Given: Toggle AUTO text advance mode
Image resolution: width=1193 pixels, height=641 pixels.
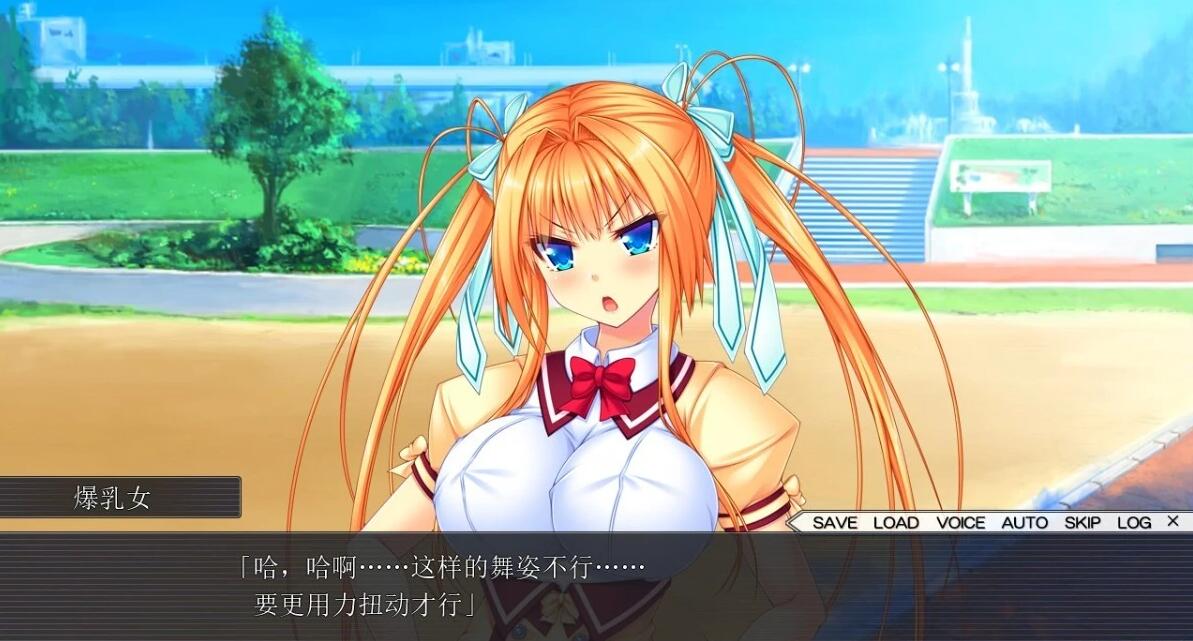Looking at the screenshot, I should pyautogui.click(x=1024, y=522).
